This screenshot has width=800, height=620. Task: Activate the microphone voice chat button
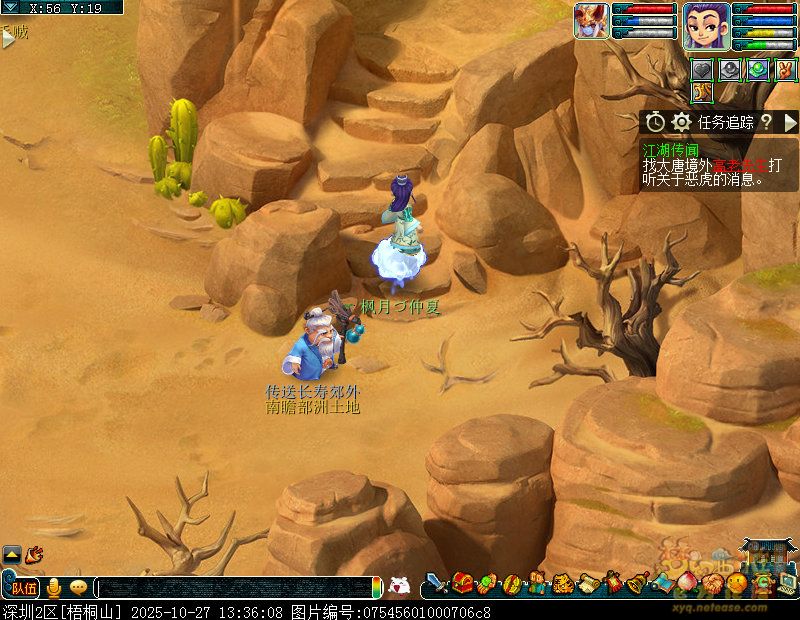click(54, 588)
